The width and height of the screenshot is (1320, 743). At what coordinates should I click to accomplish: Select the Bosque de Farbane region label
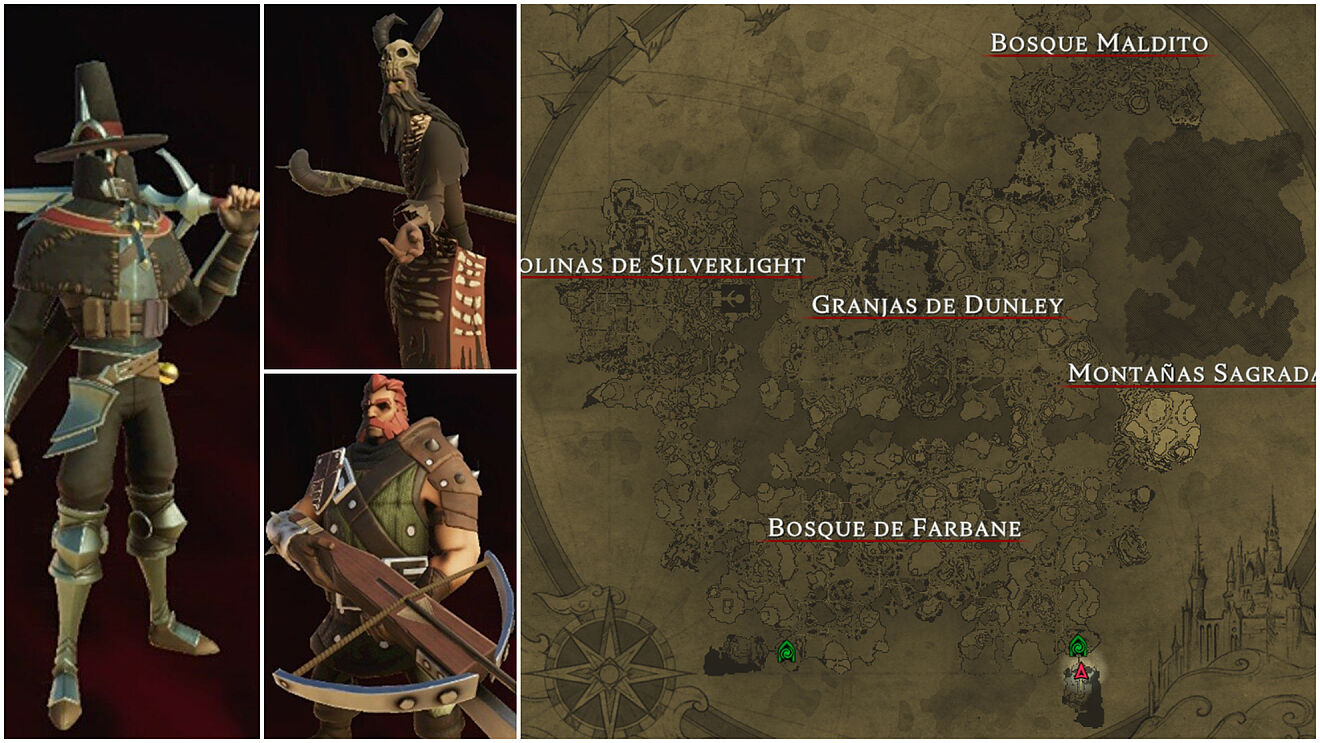coord(893,527)
